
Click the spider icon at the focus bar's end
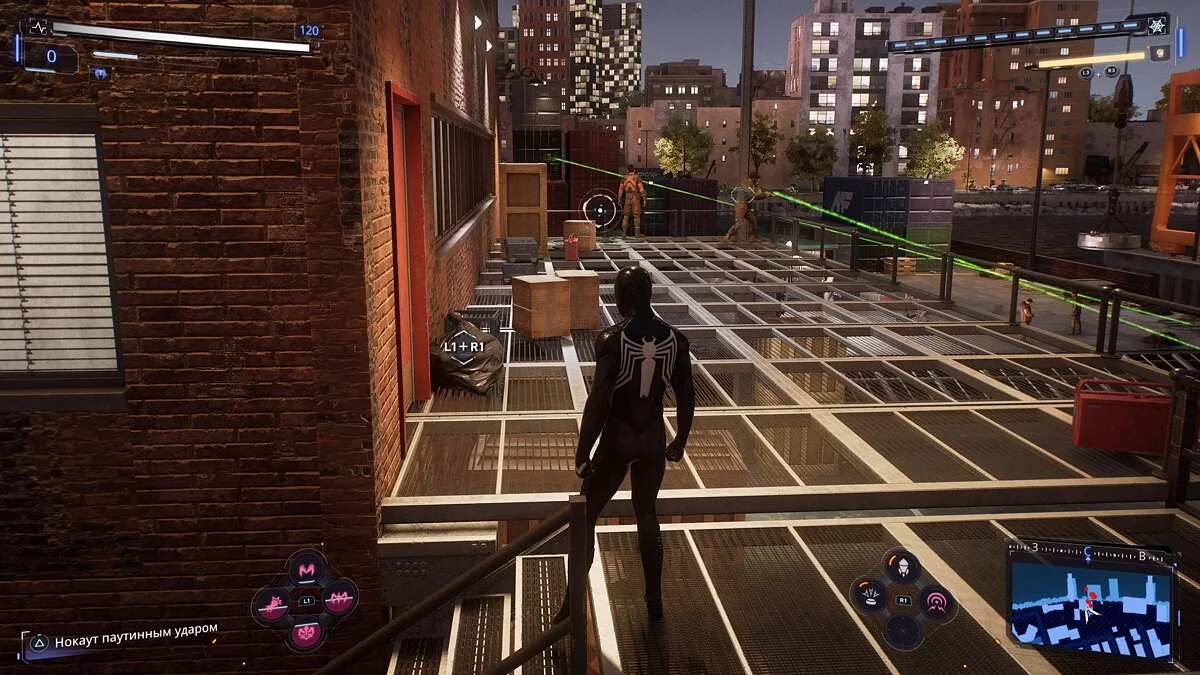tap(1157, 27)
